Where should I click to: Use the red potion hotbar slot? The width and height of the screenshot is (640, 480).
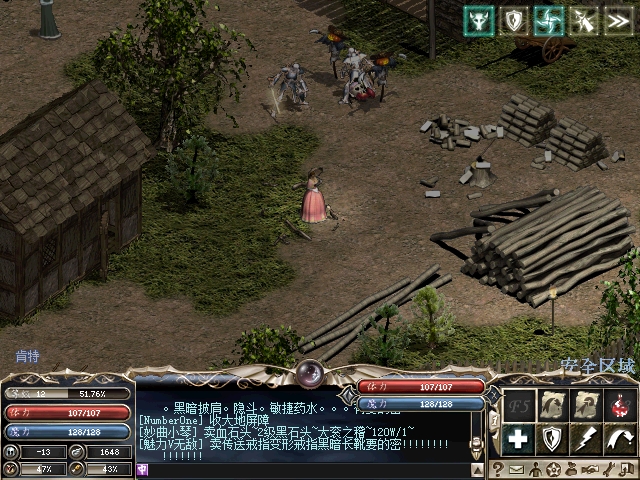(619, 405)
